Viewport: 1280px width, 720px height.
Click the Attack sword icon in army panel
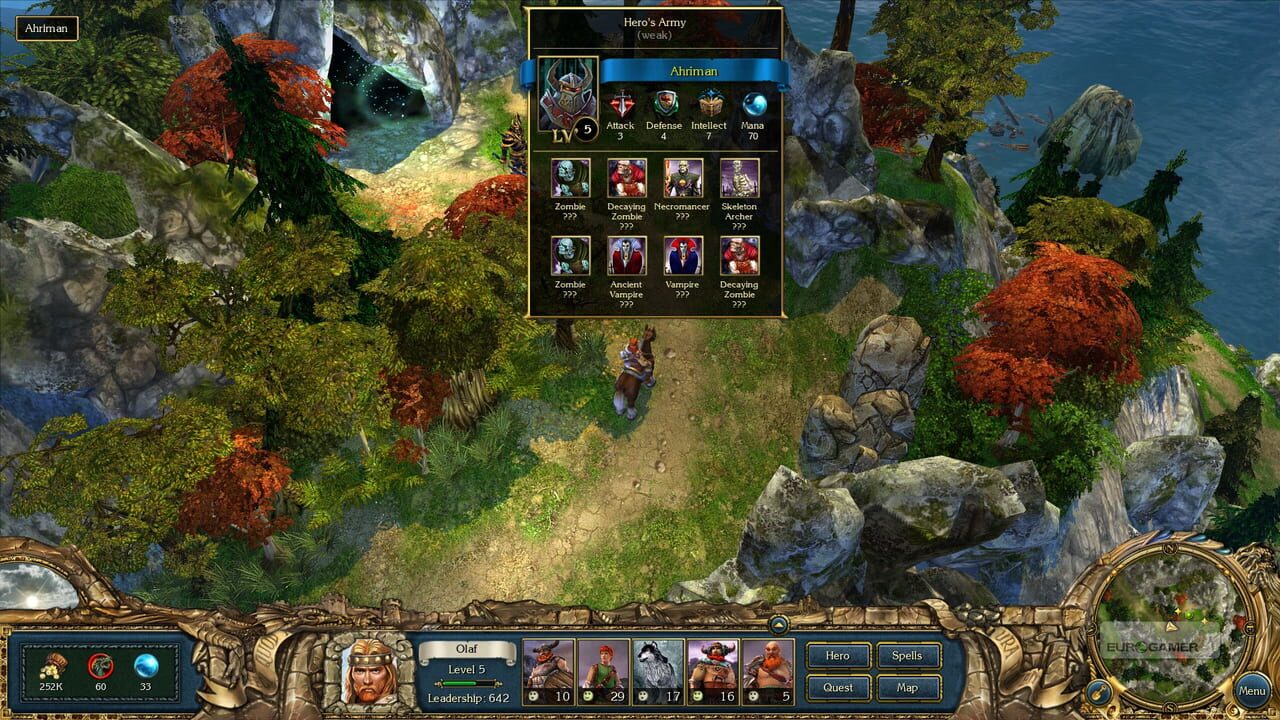(x=620, y=105)
